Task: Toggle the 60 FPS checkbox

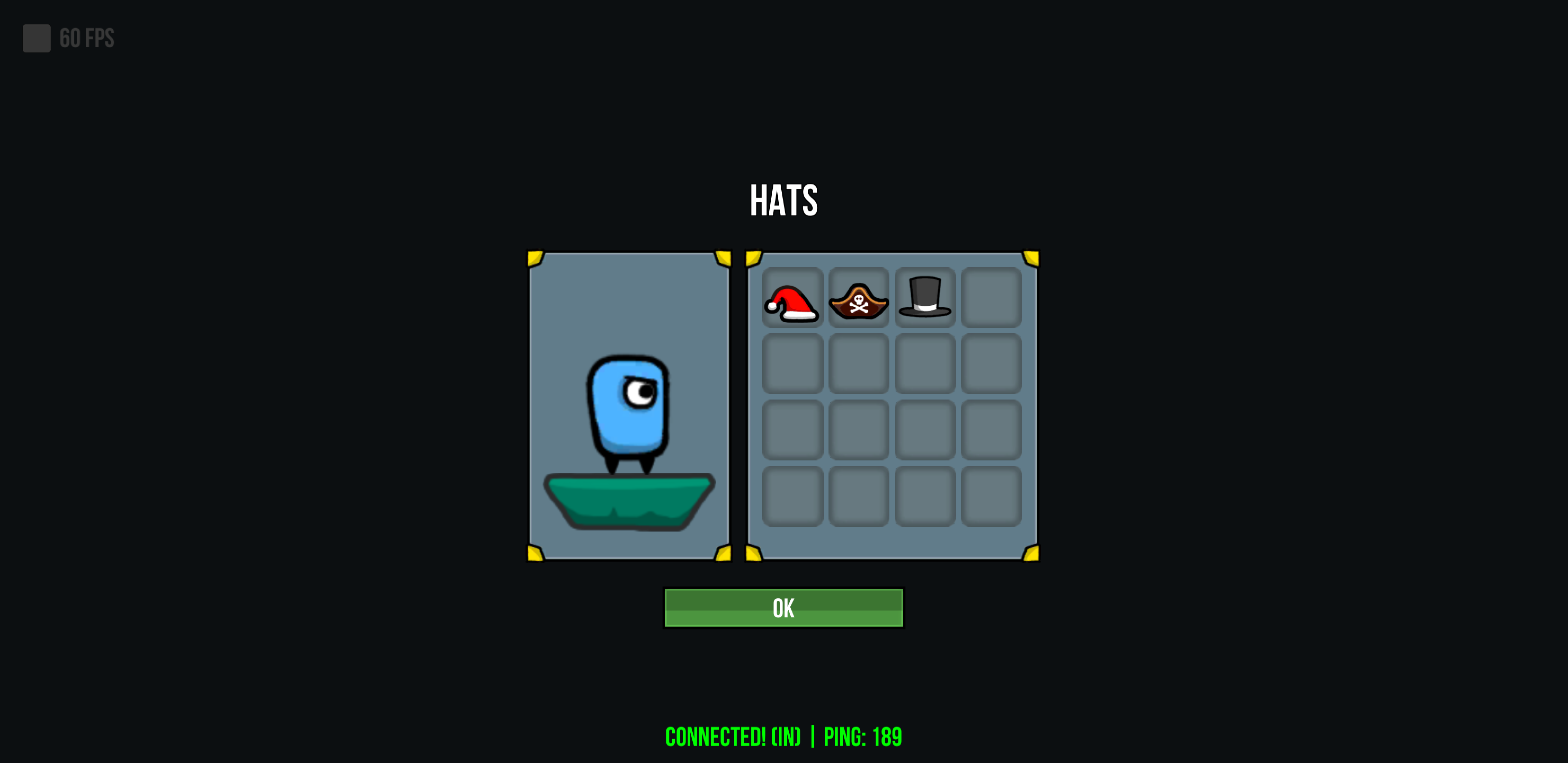Action: pos(37,38)
